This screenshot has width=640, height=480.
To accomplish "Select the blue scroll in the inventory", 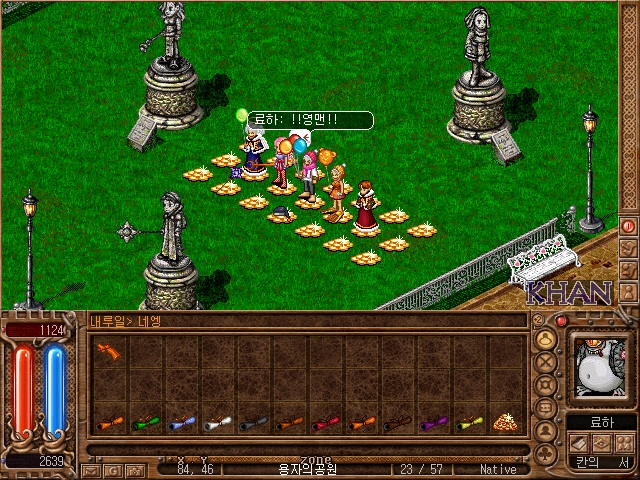I will [x=179, y=423].
